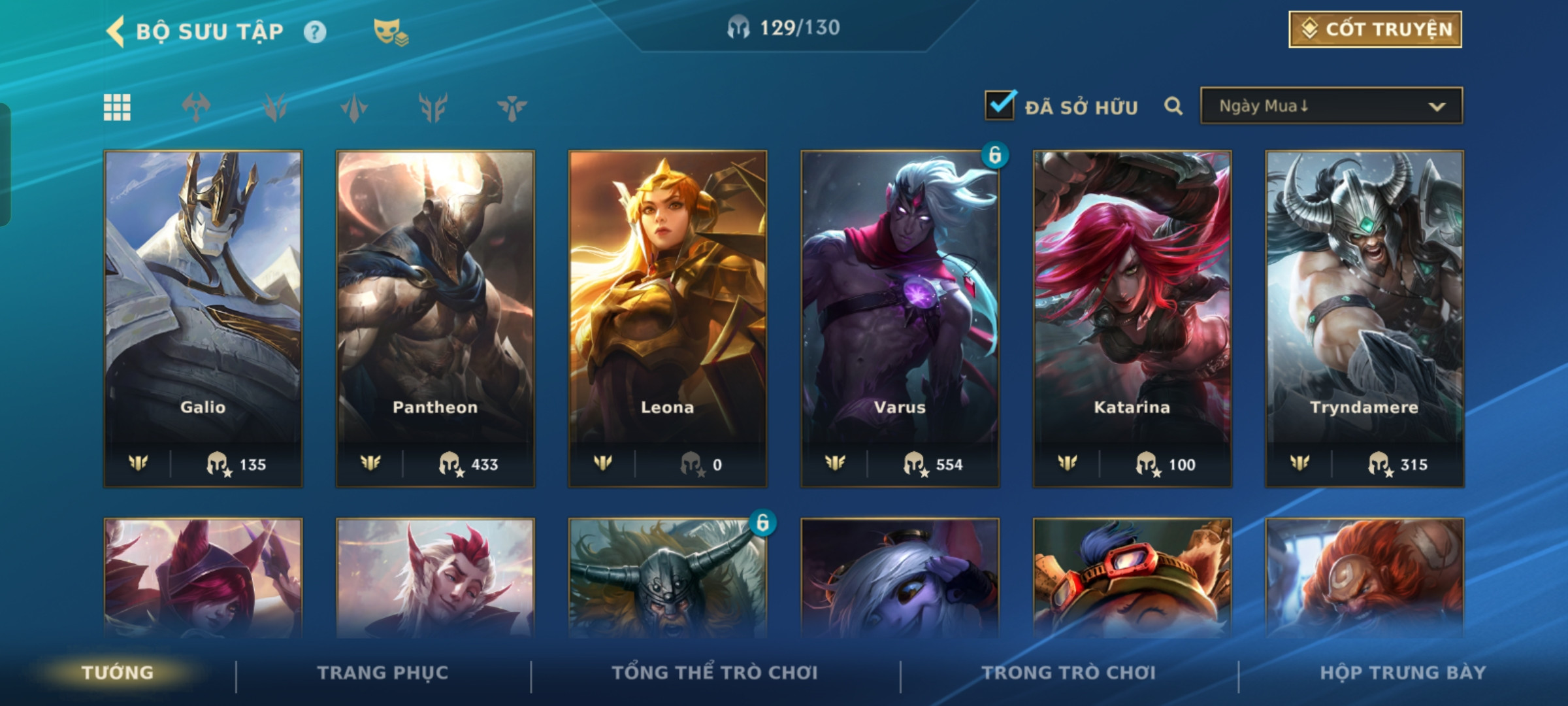Toggle the Đã Sở Hữu owned checkbox
Image resolution: width=1568 pixels, height=706 pixels.
click(1000, 105)
